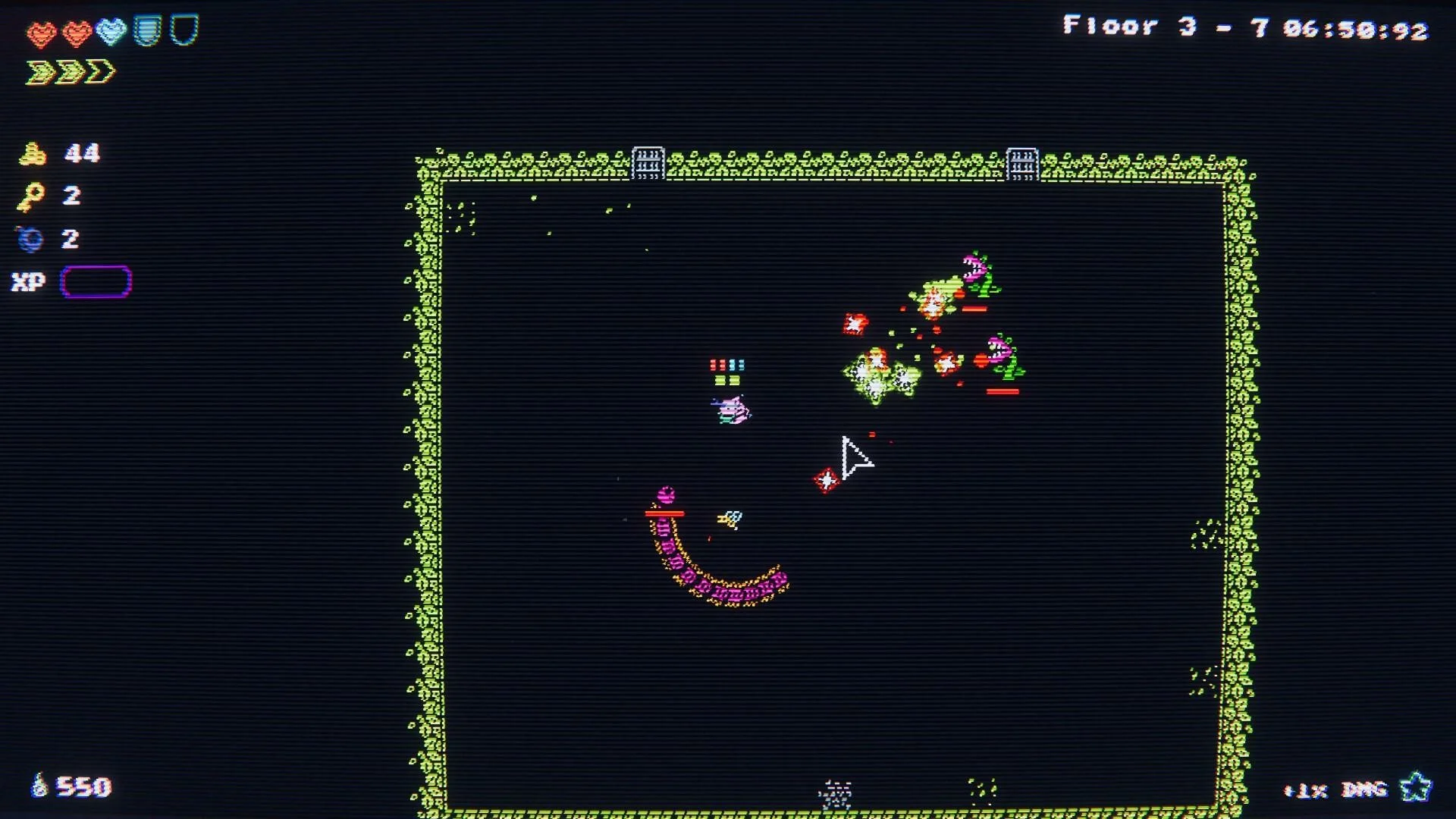Select the golden key icon

31,197
